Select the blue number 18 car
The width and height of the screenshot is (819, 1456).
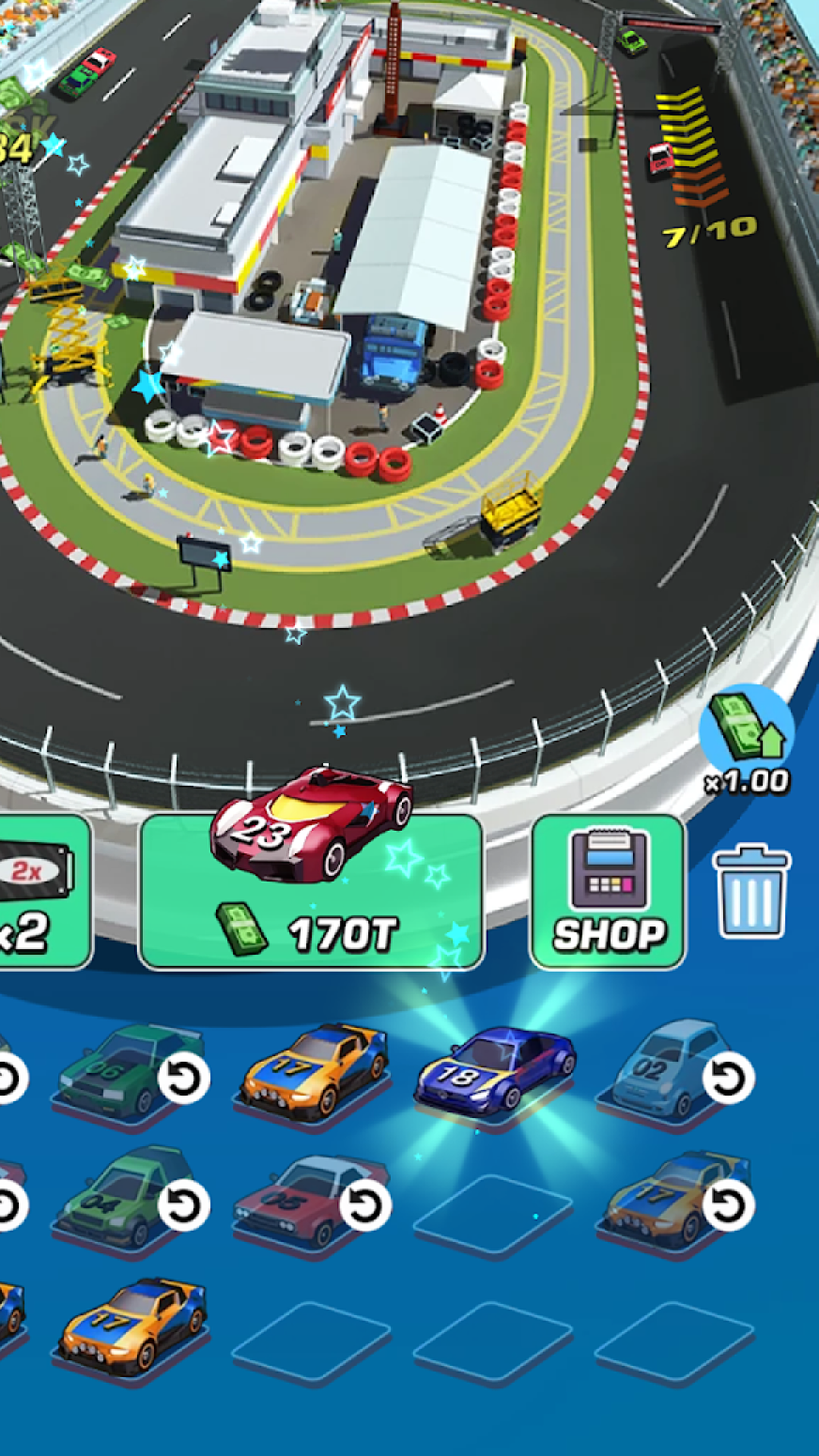493,1071
